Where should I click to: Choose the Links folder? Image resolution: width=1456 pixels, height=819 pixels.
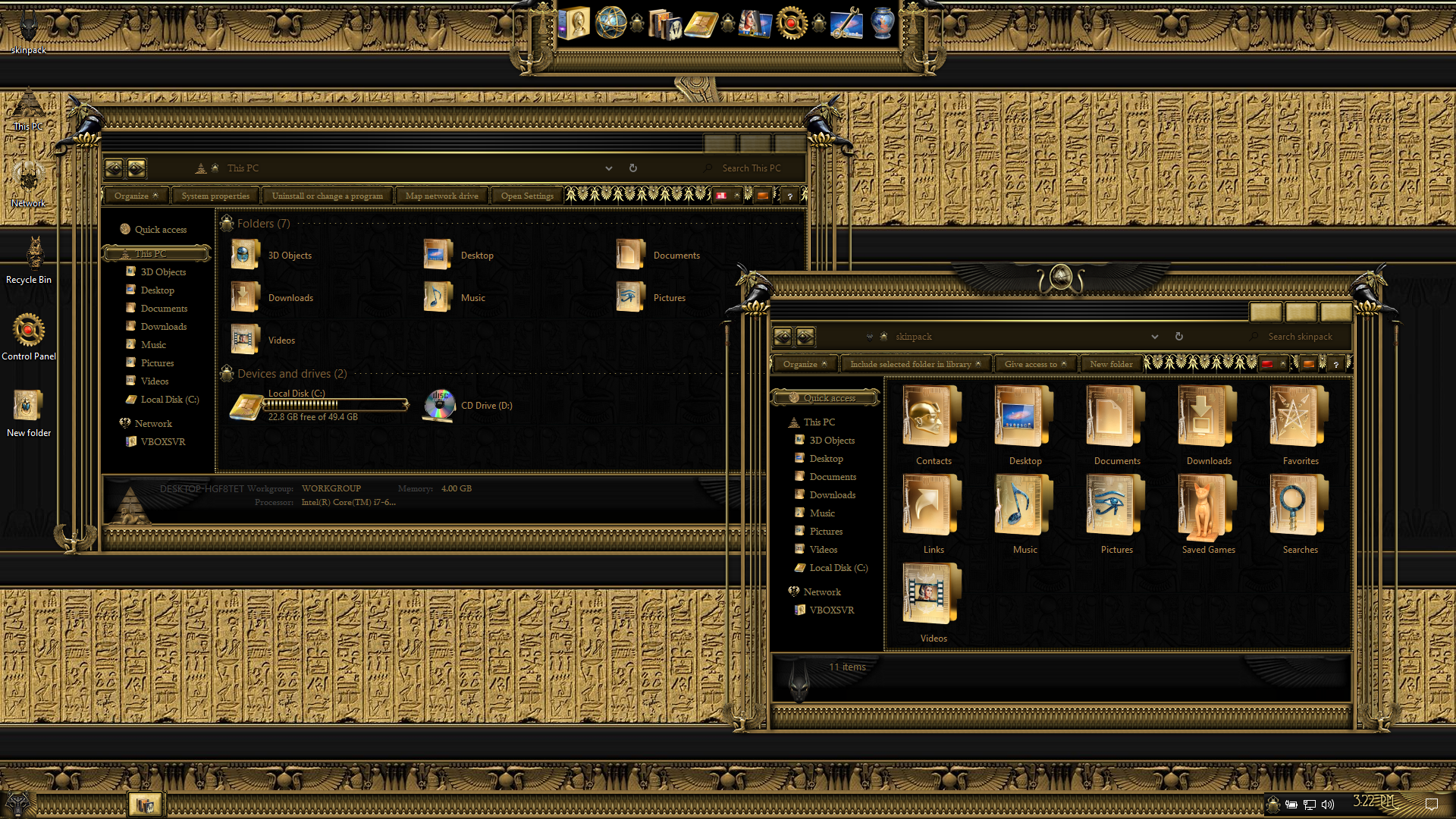point(933,513)
